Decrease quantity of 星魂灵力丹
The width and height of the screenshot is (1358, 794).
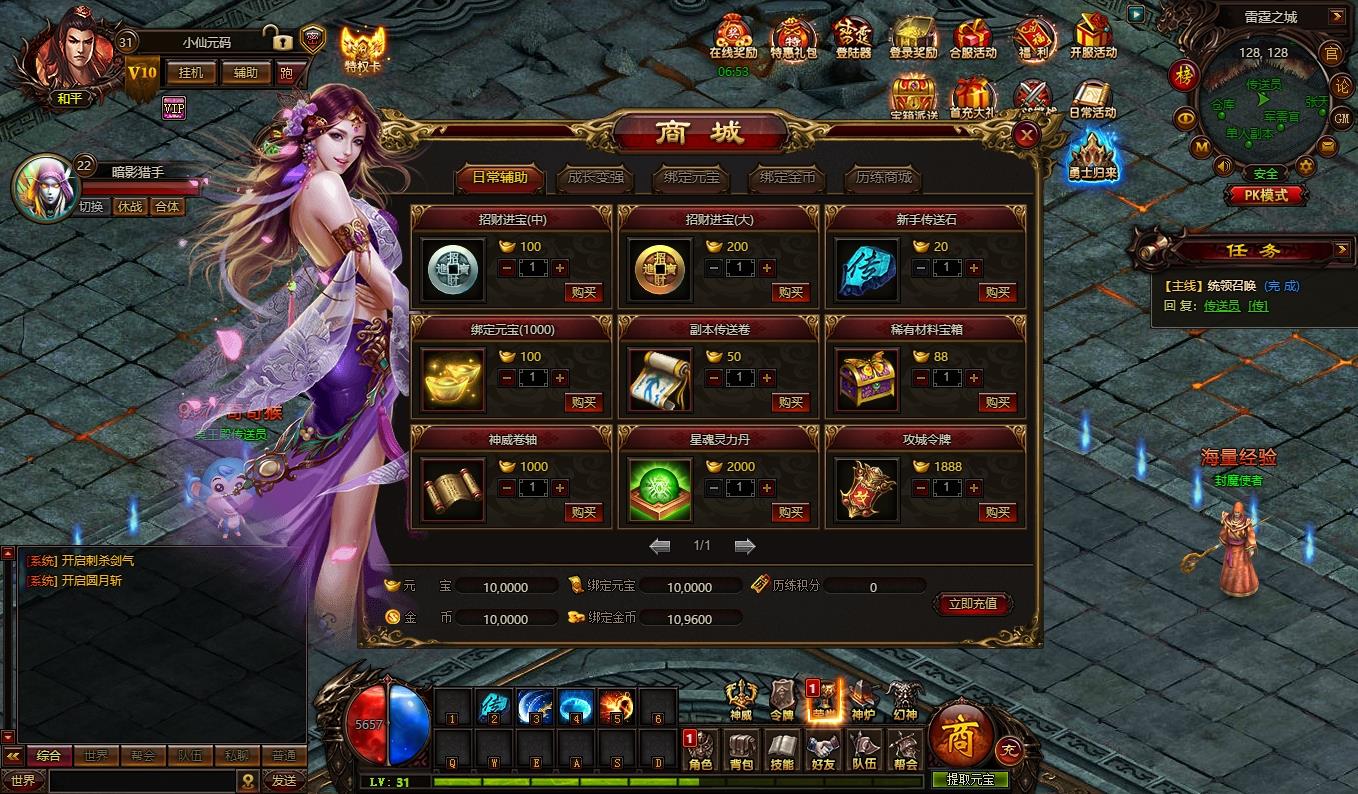tap(713, 488)
